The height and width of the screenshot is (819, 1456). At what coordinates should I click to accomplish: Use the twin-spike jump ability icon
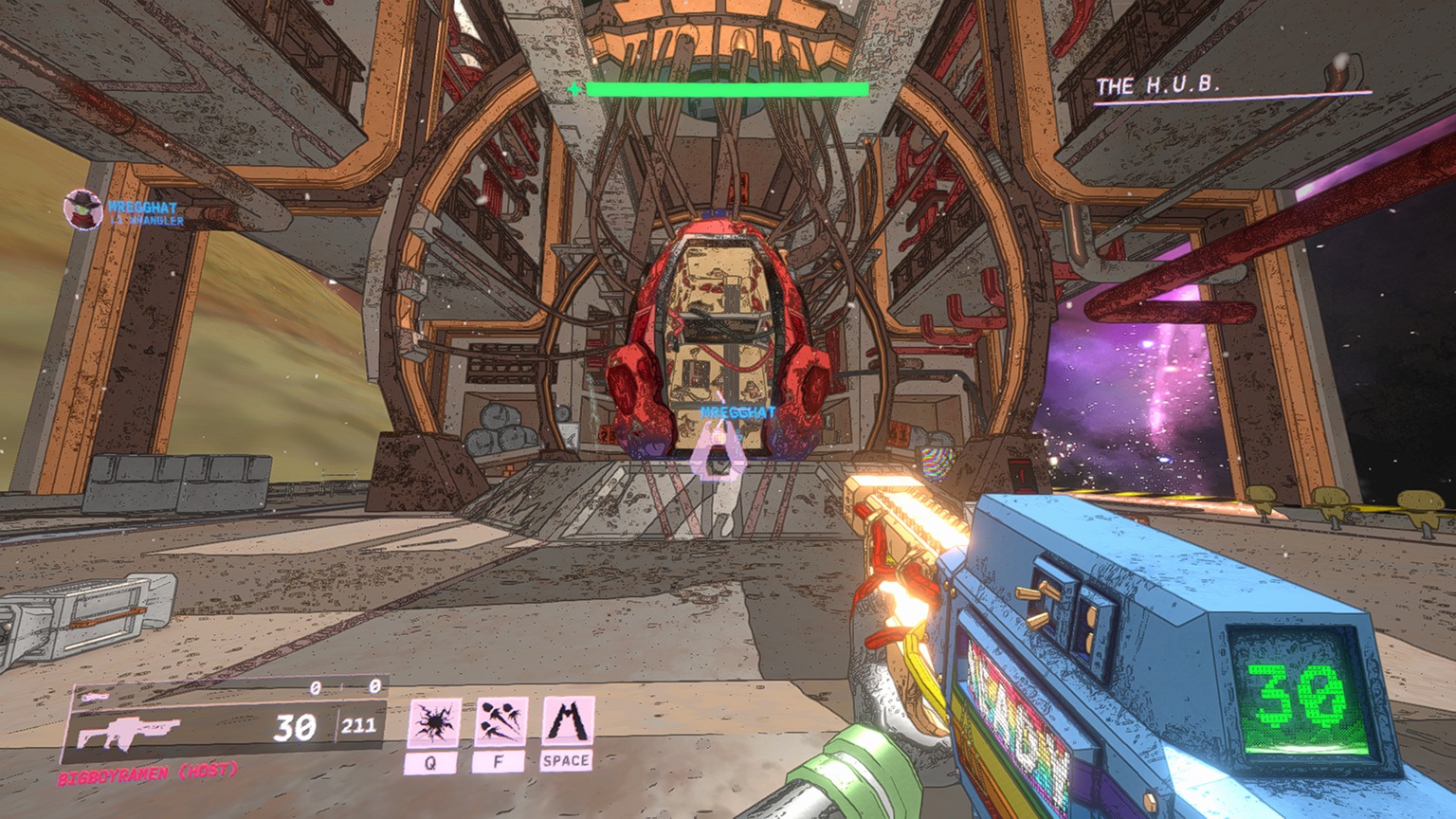567,722
